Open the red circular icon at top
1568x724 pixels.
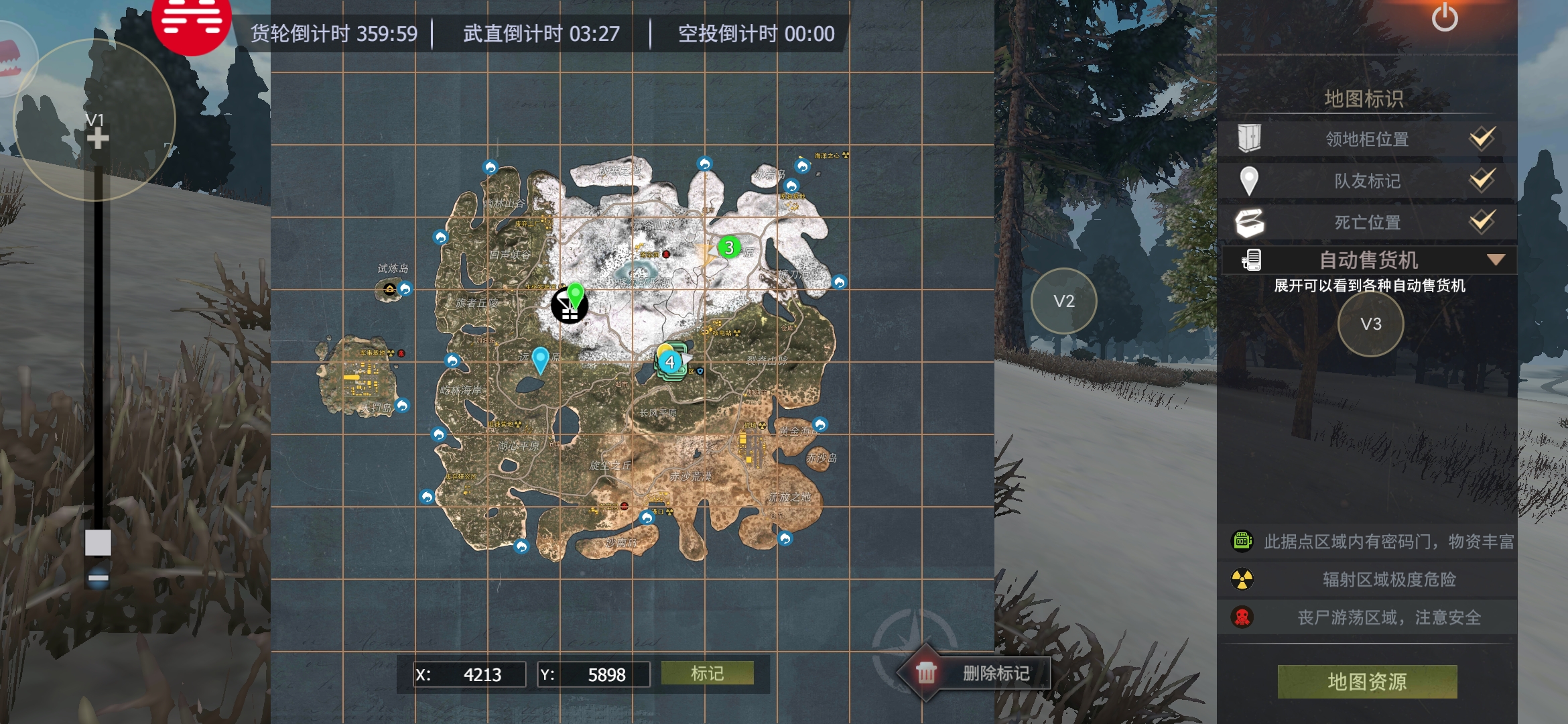[192, 20]
